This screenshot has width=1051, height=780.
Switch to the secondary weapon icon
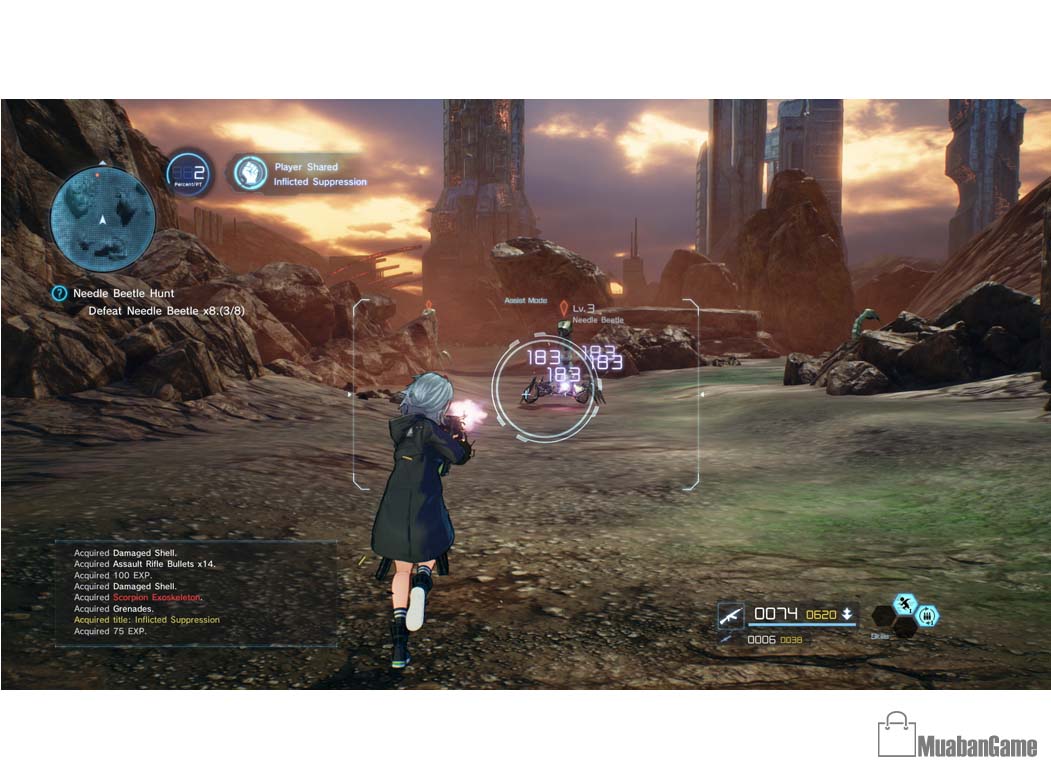(x=725, y=639)
